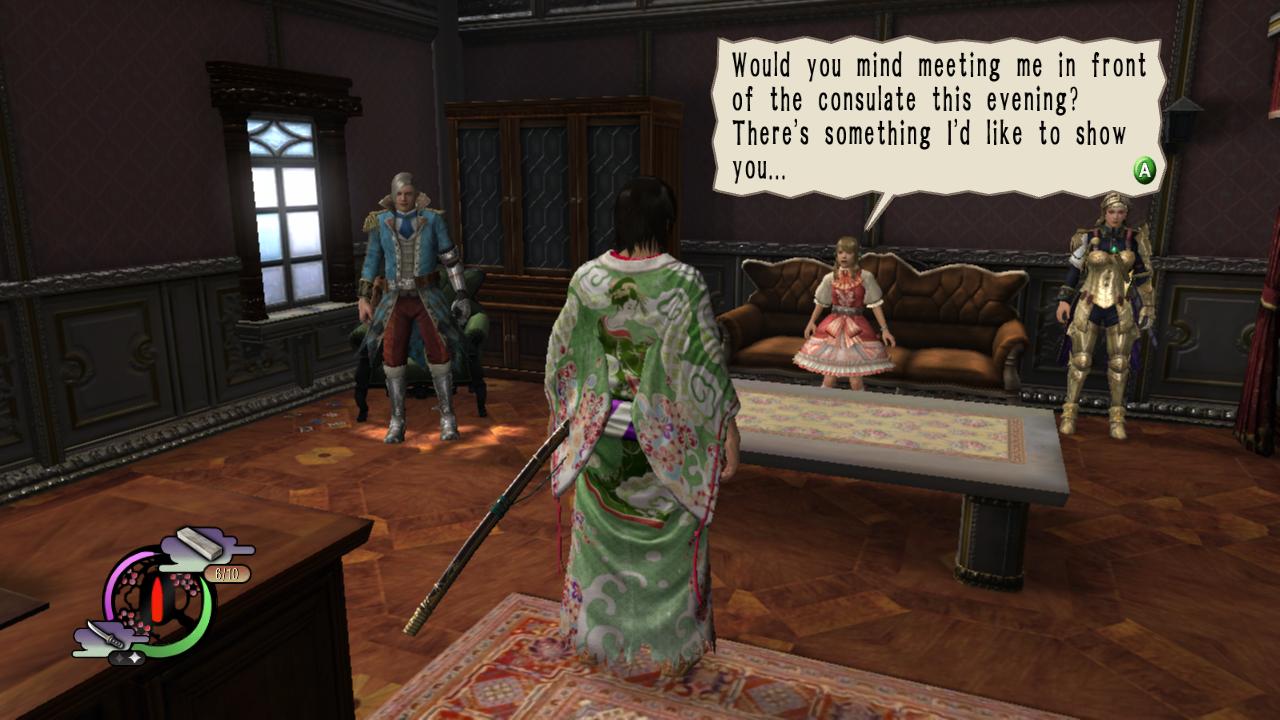
Task: Click the red blade in the HUD emblem
Action: [159, 600]
